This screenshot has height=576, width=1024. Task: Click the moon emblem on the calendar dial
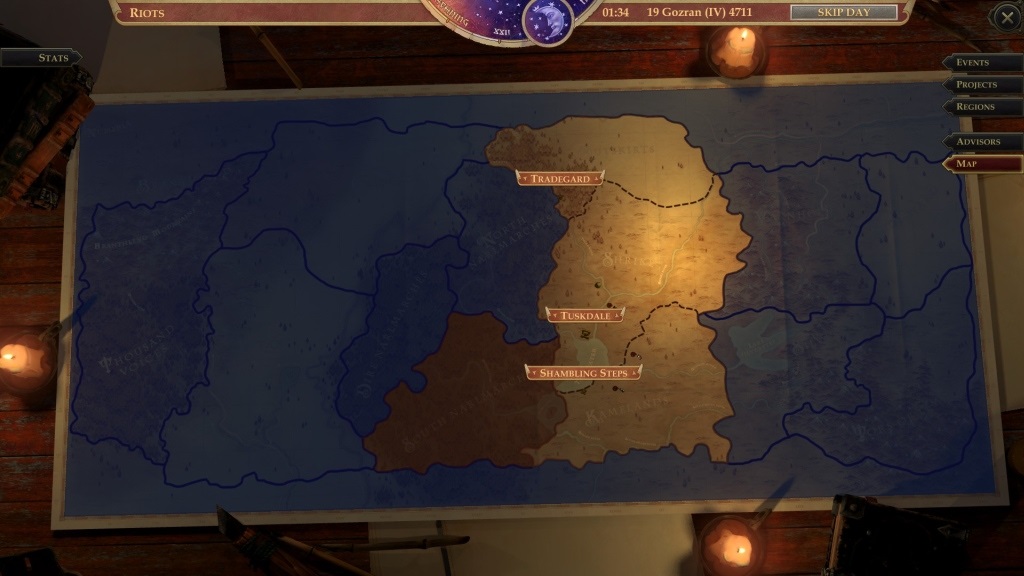click(548, 19)
